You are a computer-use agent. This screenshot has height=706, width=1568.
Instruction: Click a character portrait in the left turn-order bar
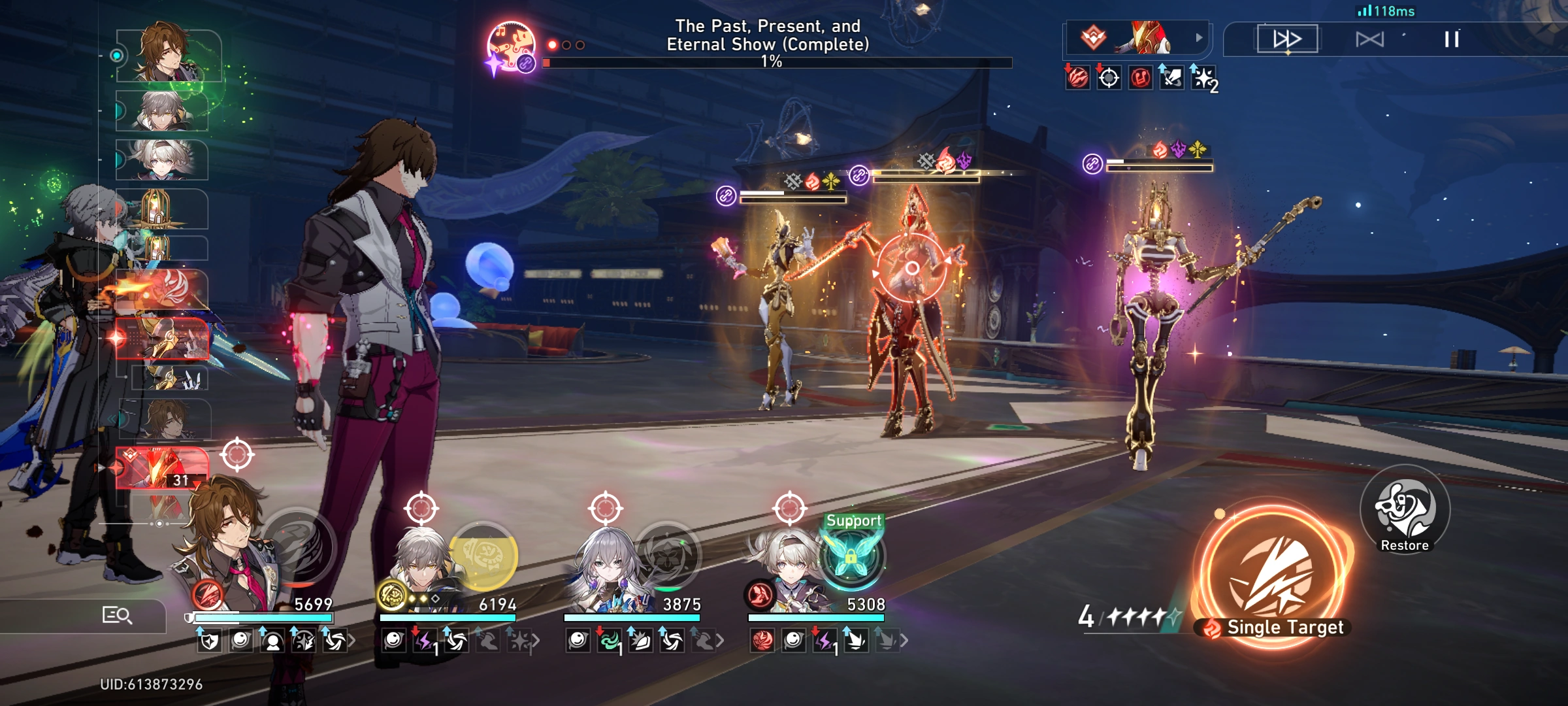[x=165, y=51]
